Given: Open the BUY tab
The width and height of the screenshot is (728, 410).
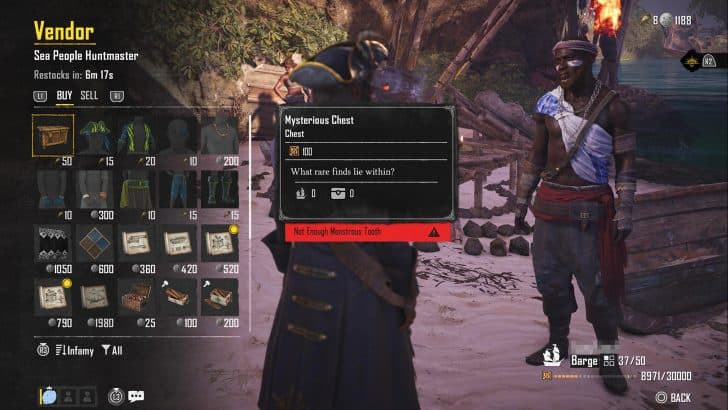Looking at the screenshot, I should coord(64,96).
